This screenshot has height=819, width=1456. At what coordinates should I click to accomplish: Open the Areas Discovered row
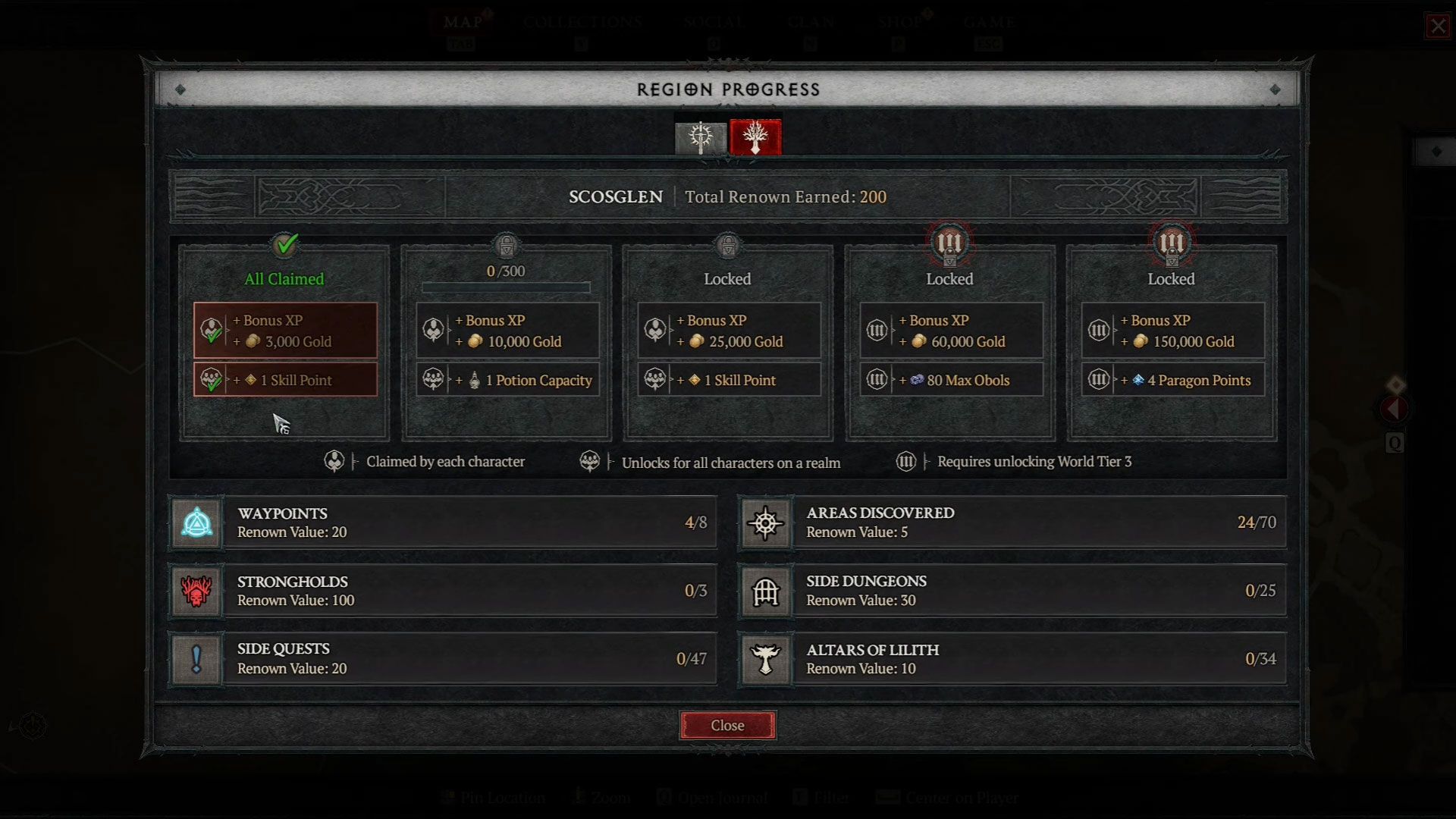(1012, 522)
